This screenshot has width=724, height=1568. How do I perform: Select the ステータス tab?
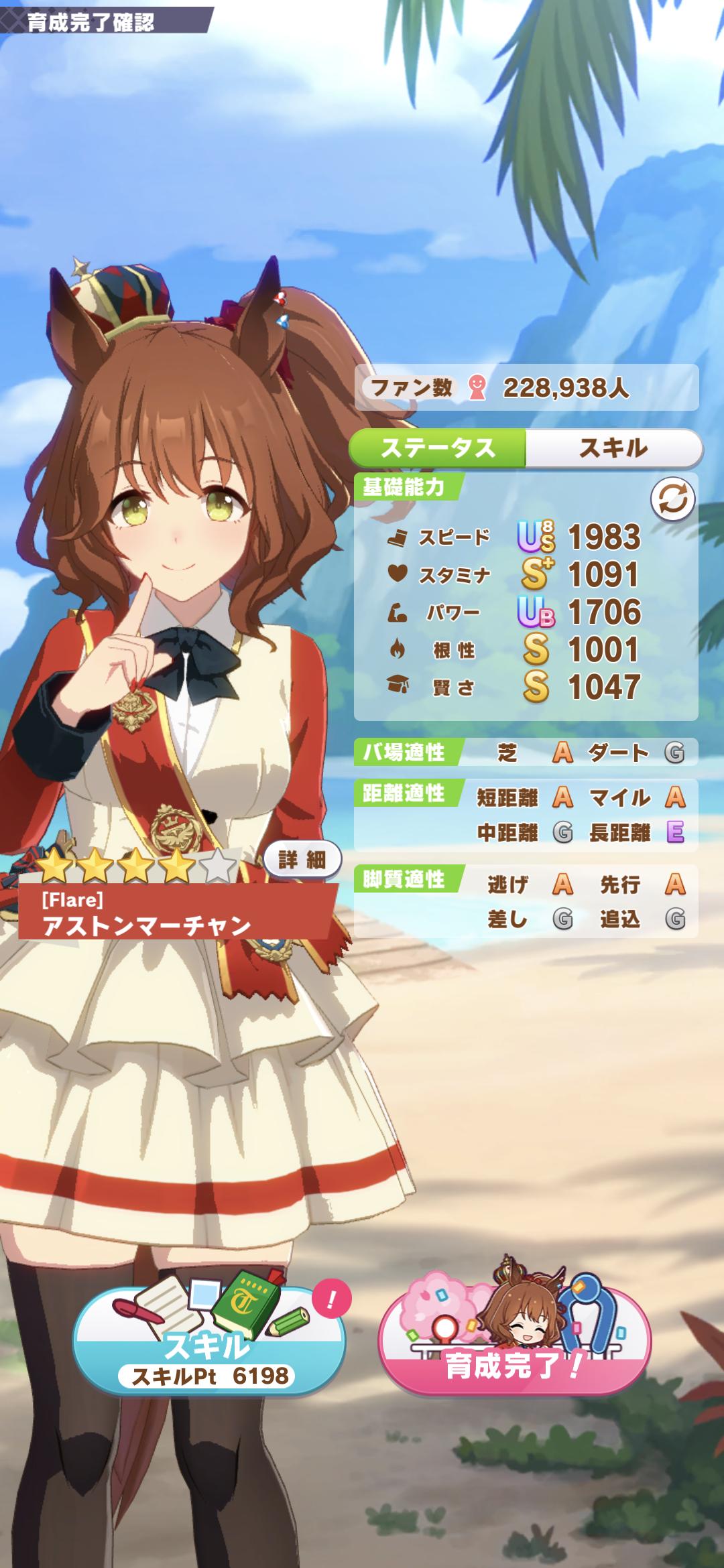[438, 448]
